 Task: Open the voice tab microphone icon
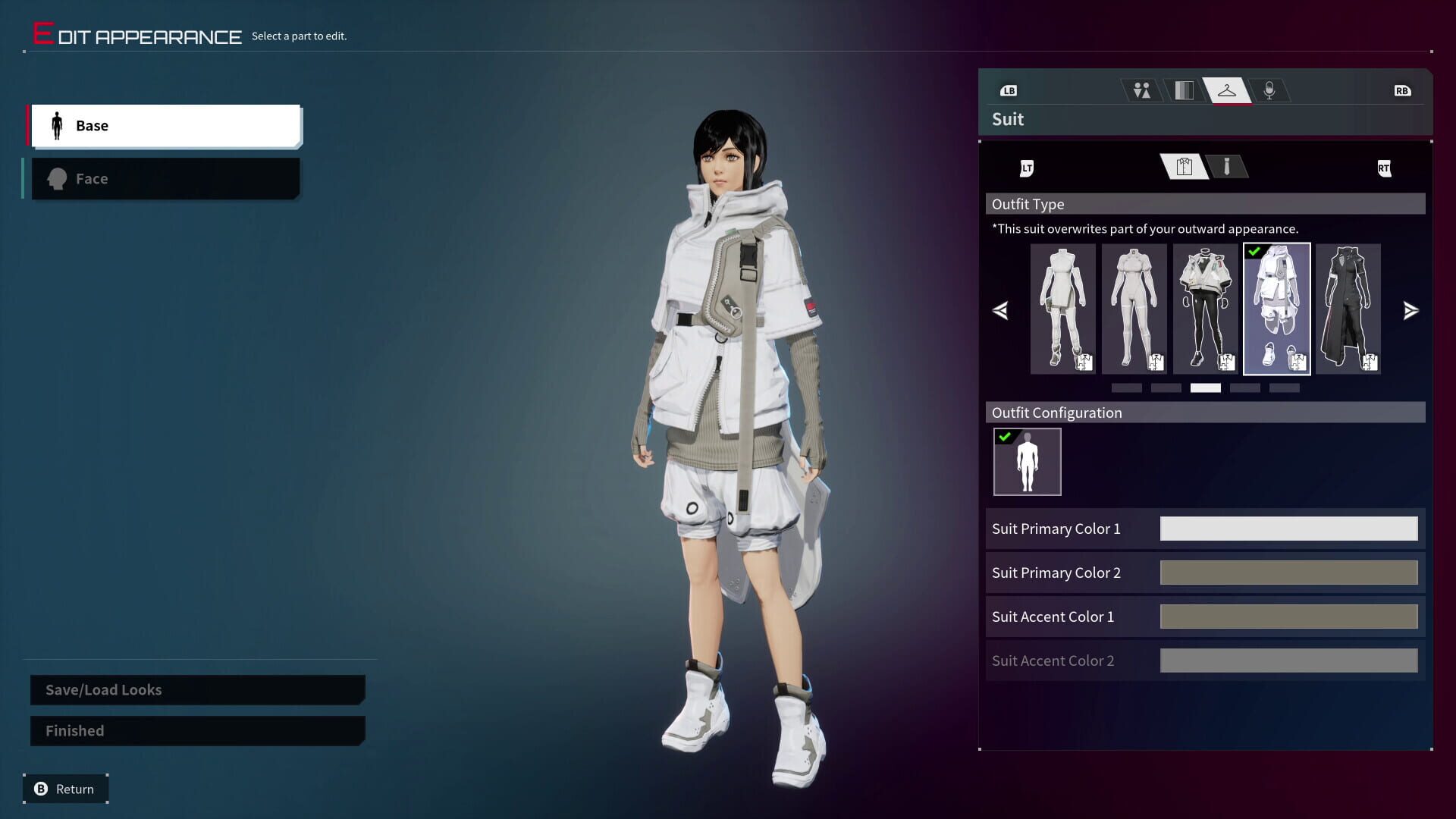1269,89
